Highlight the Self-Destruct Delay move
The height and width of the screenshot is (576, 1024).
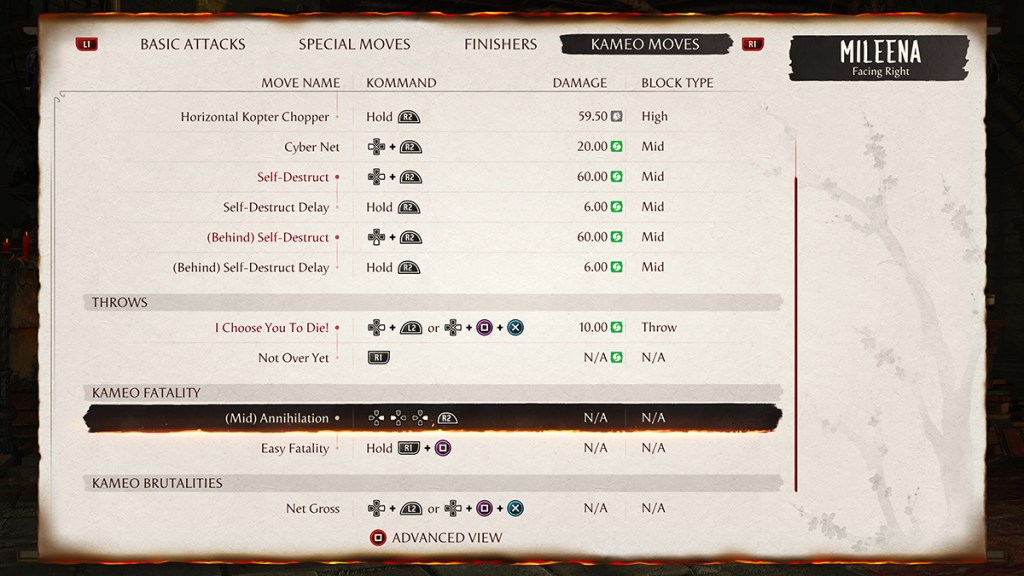point(276,207)
